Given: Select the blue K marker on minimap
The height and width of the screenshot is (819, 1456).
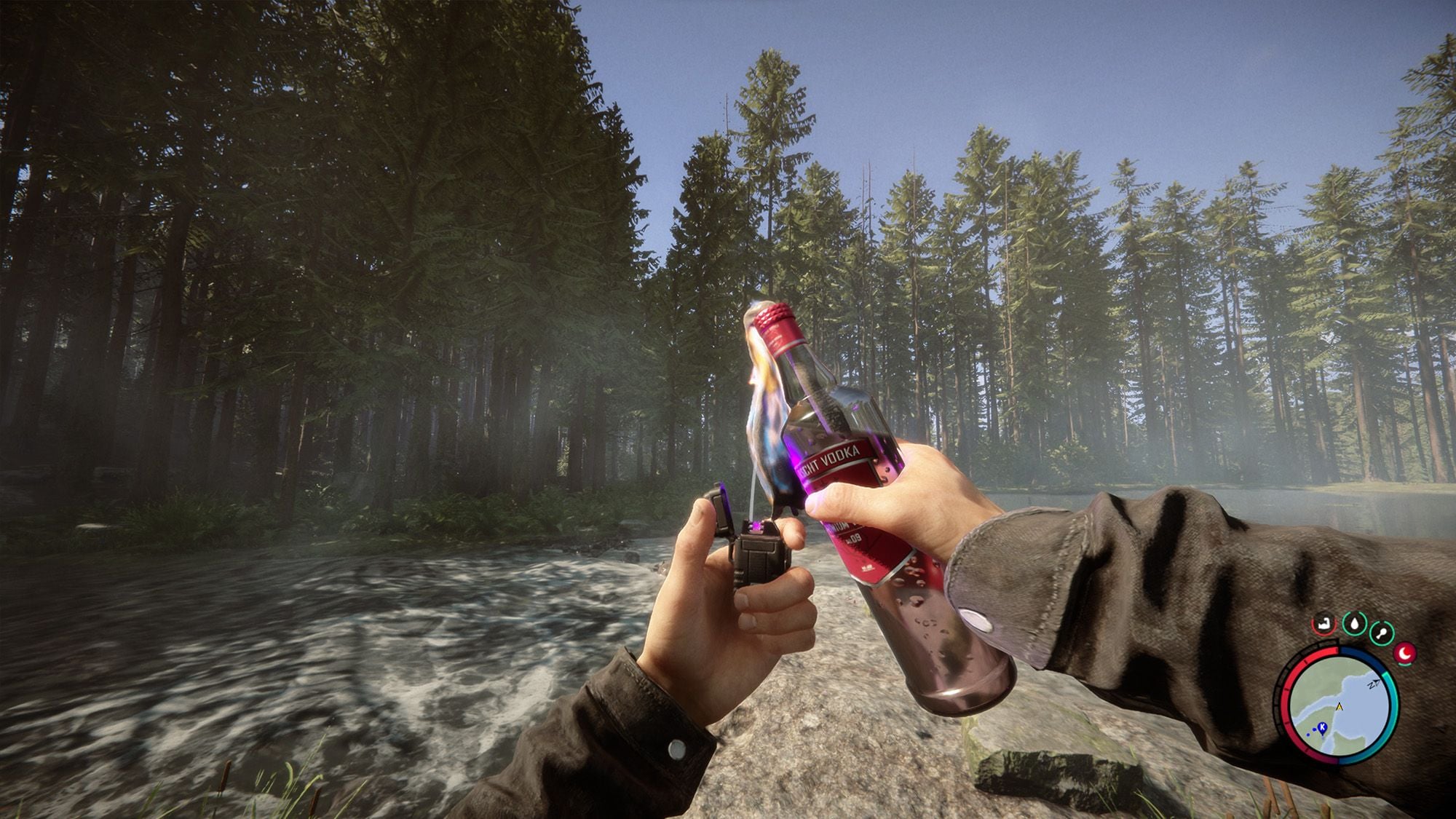Looking at the screenshot, I should tap(1321, 726).
